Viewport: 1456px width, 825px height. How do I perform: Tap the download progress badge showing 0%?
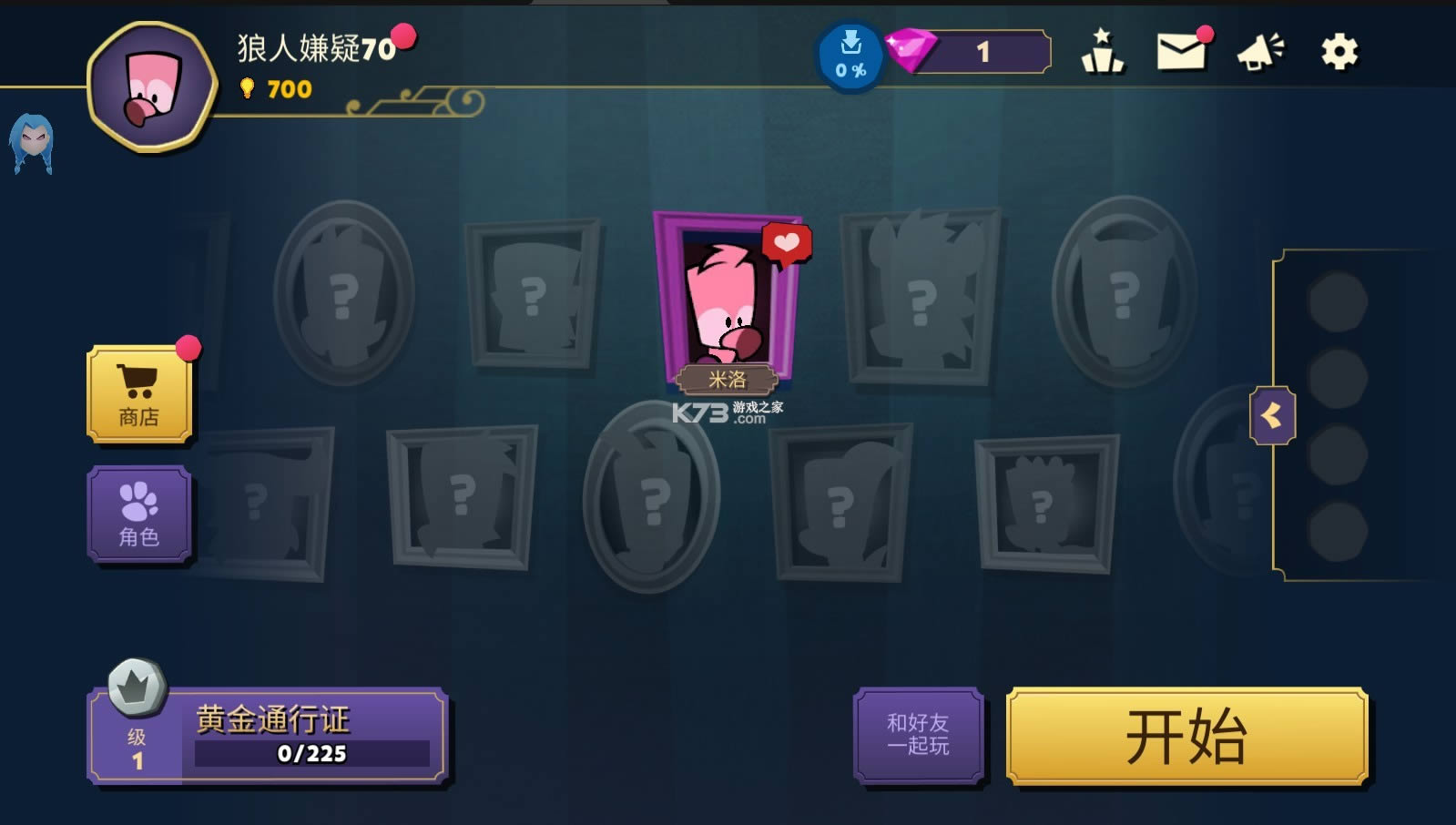click(x=851, y=55)
